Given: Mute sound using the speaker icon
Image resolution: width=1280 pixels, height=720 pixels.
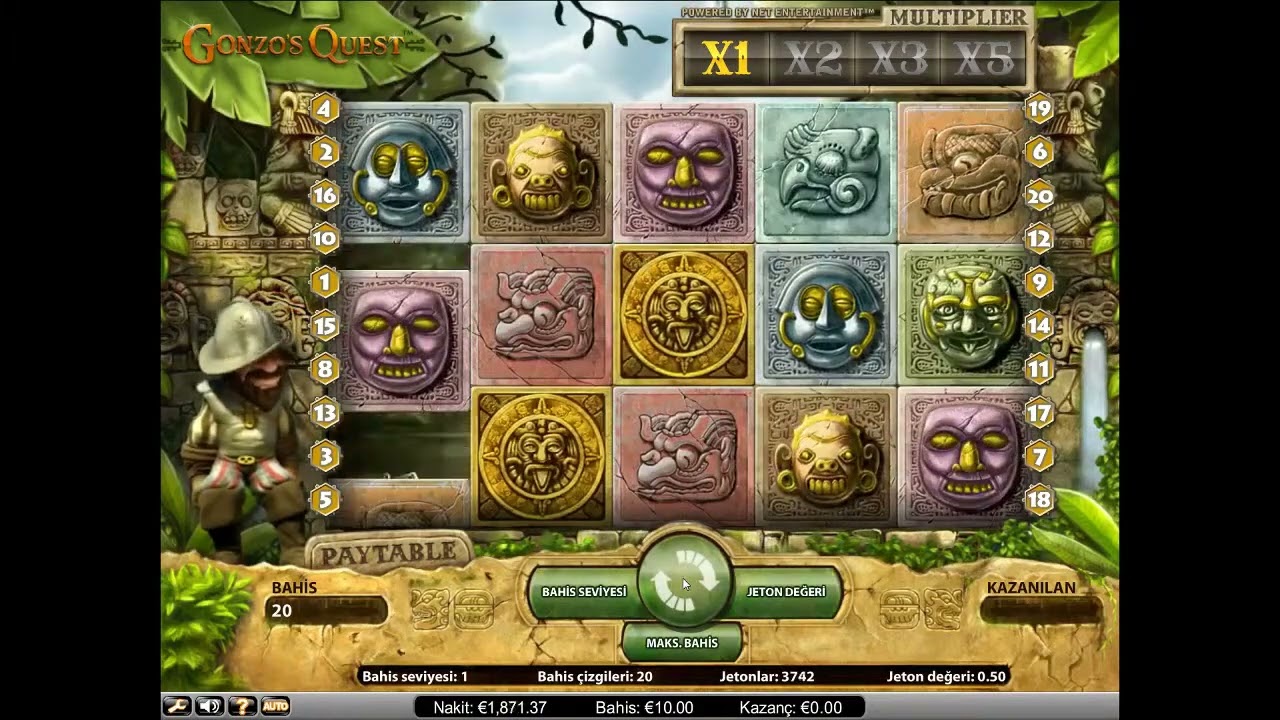Looking at the screenshot, I should coord(209,706).
